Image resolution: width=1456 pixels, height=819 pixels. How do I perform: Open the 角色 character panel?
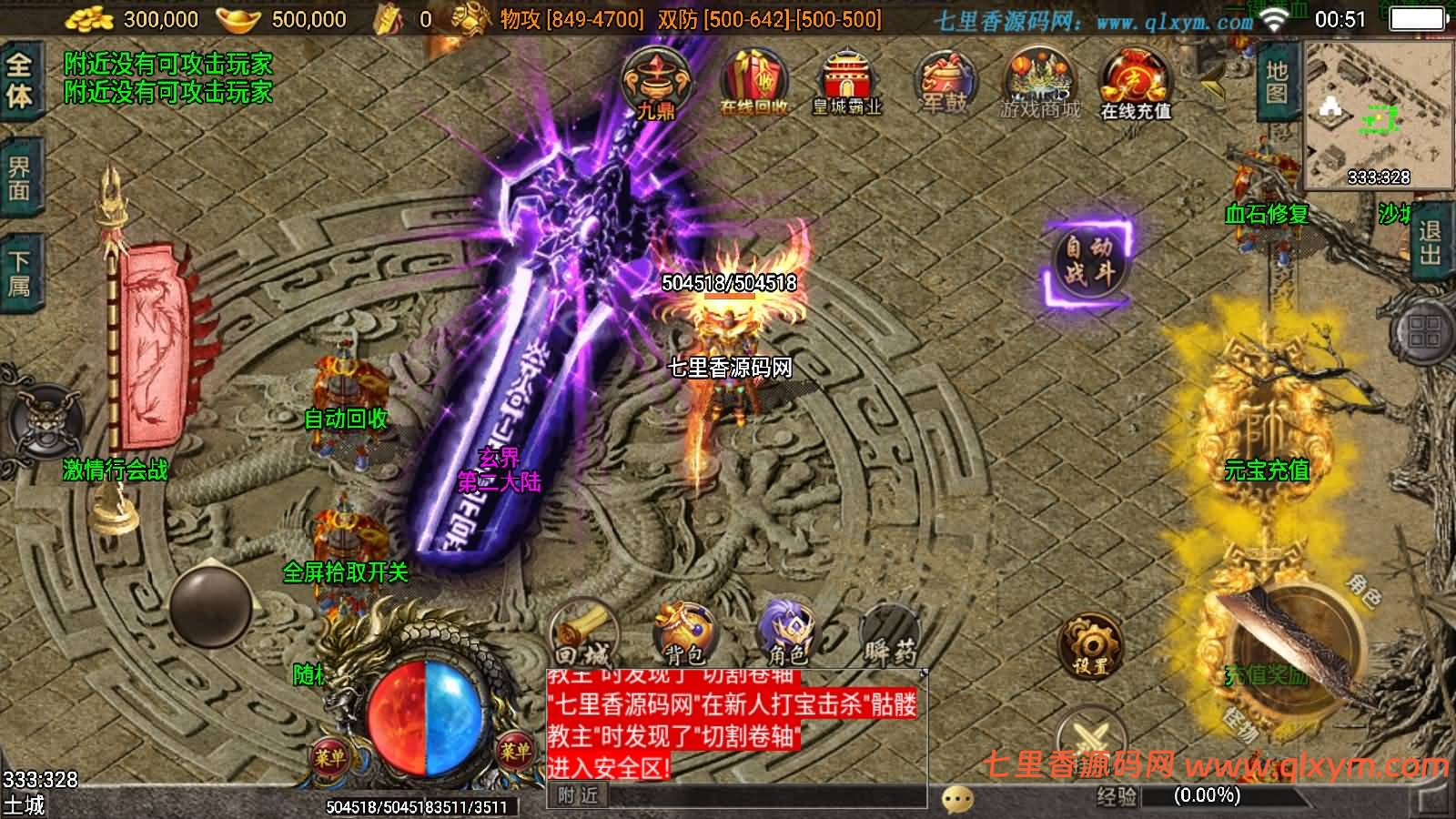787,628
